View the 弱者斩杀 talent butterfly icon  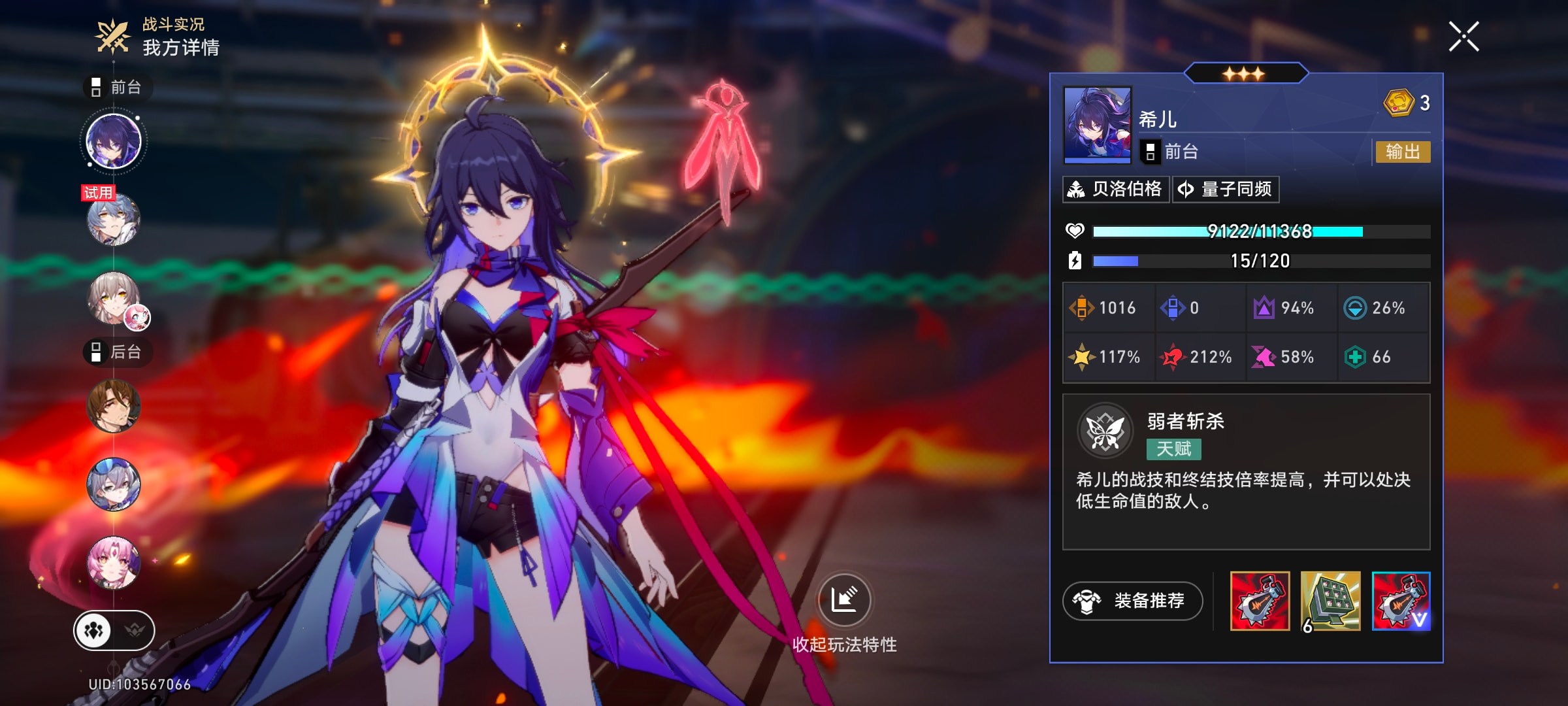point(1105,431)
